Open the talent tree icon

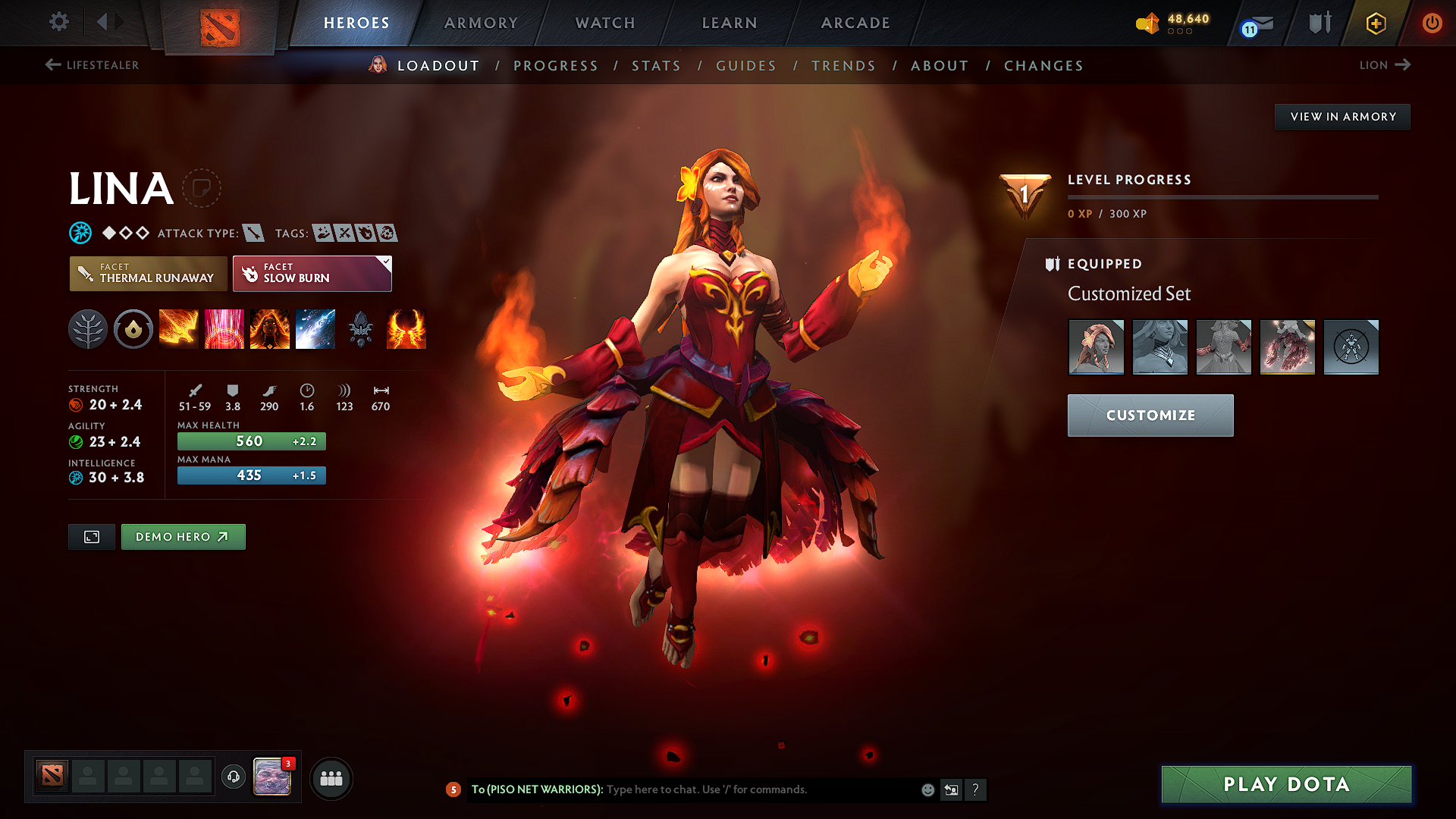coord(88,329)
